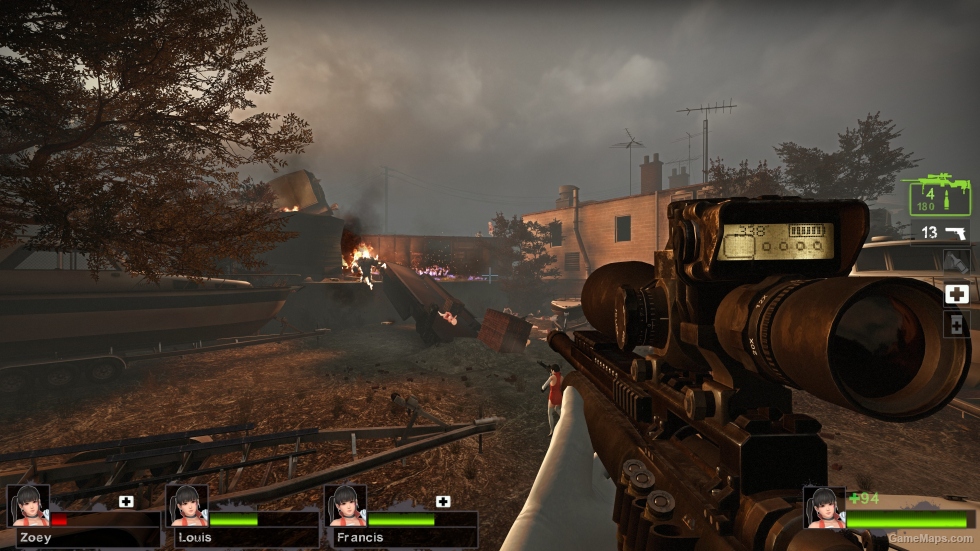Image resolution: width=980 pixels, height=551 pixels.
Task: Click Francis's teammate portrait
Action: 345,506
